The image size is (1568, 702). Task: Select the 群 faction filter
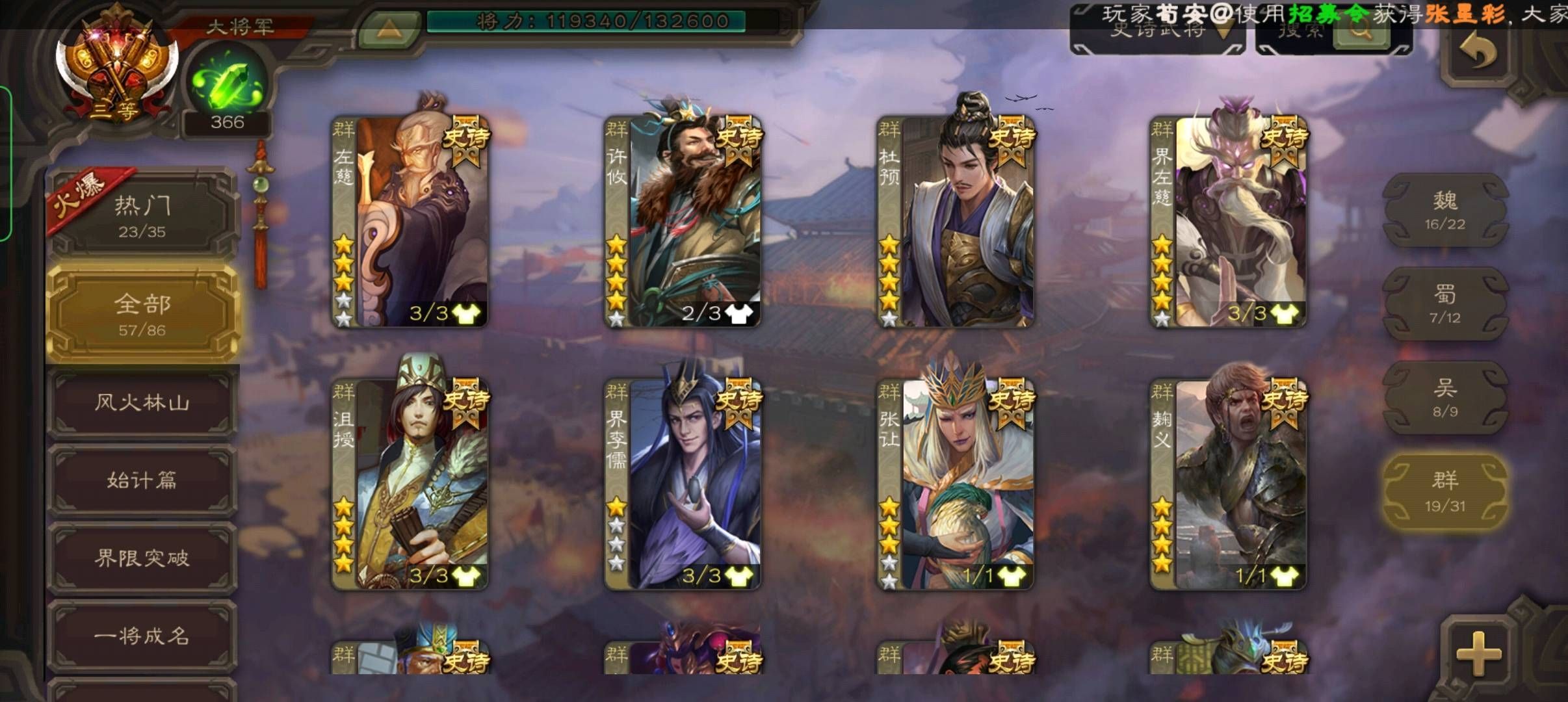pyautogui.click(x=1444, y=491)
